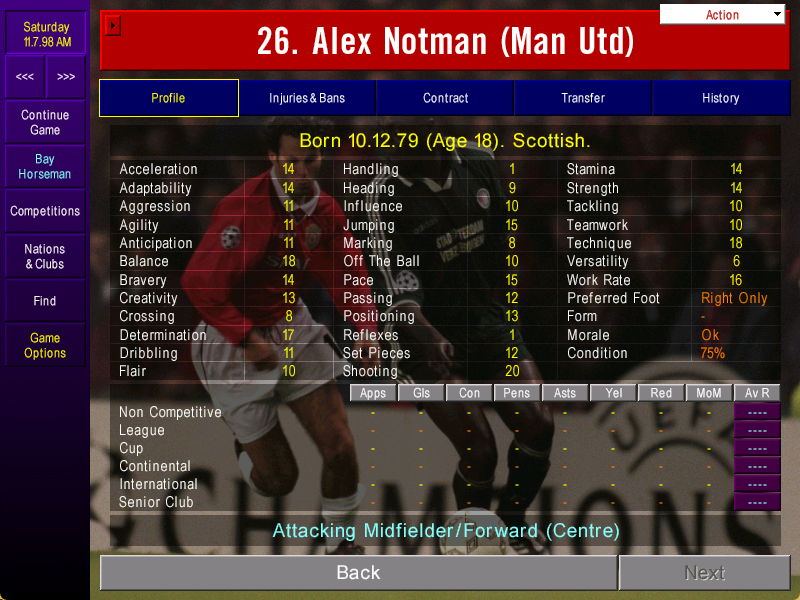Click the Av R button for League row
Viewport: 800px width, 600px height.
[x=757, y=430]
